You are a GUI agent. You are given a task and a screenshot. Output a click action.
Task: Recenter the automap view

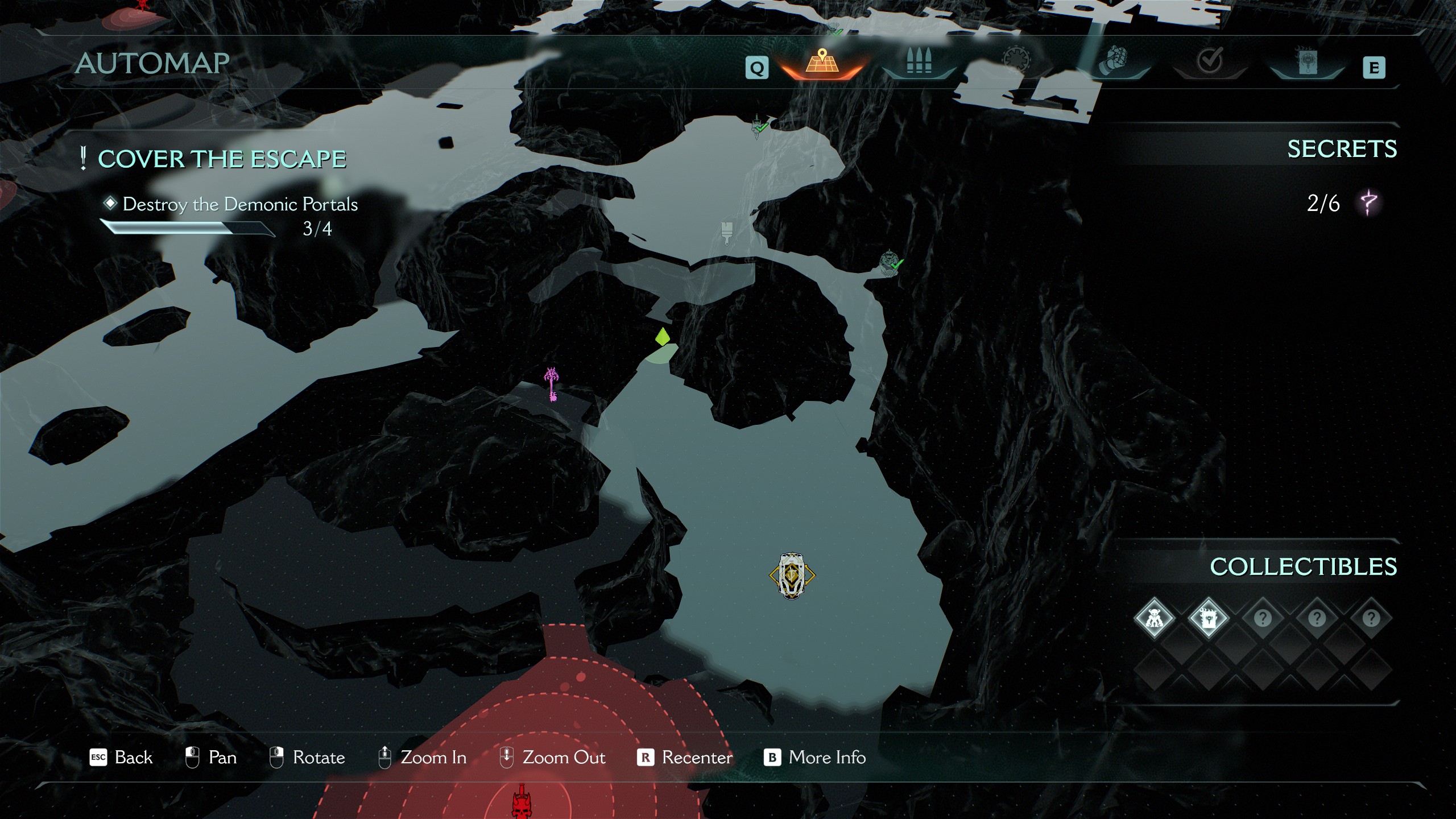point(685,758)
